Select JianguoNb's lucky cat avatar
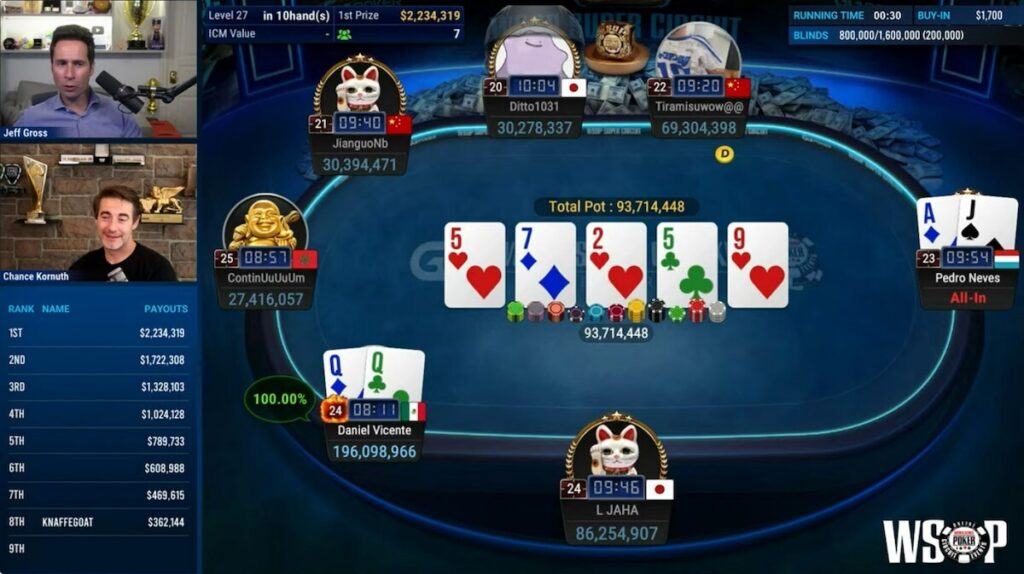The image size is (1024, 574). (359, 87)
